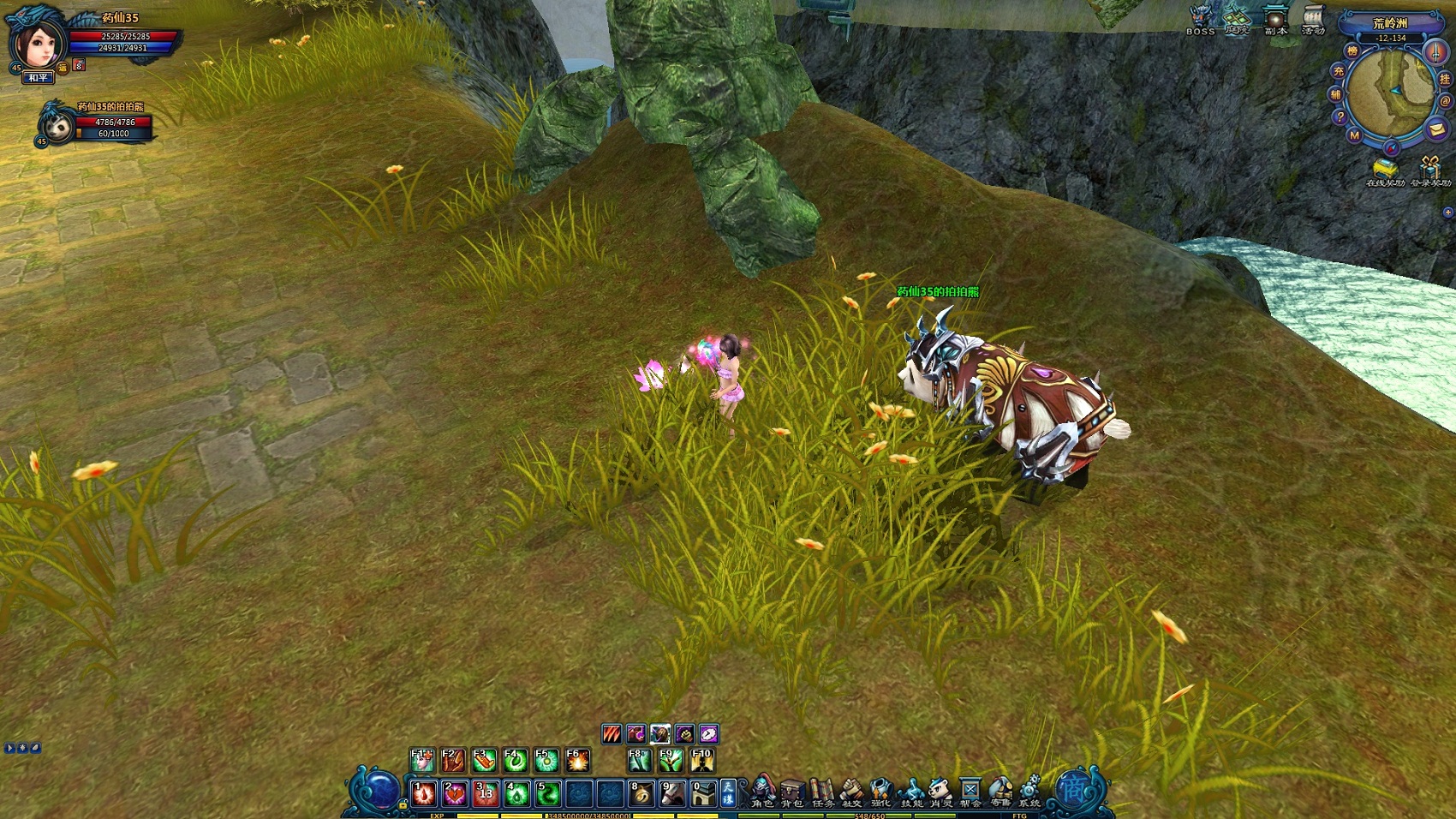
Task: Open the 活动 events scroll icon
Action: point(1313,18)
